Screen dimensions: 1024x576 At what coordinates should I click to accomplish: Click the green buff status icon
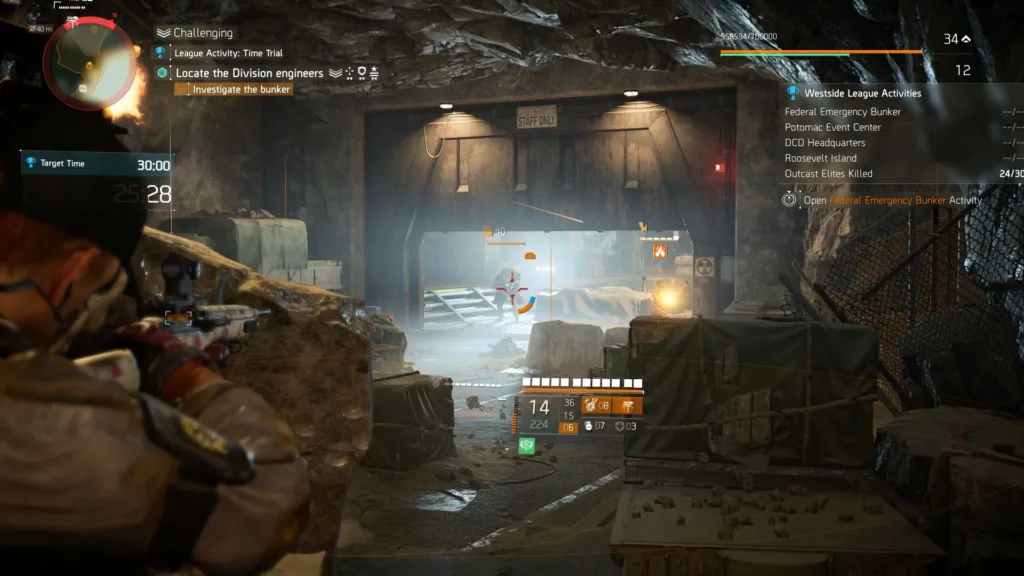point(527,447)
